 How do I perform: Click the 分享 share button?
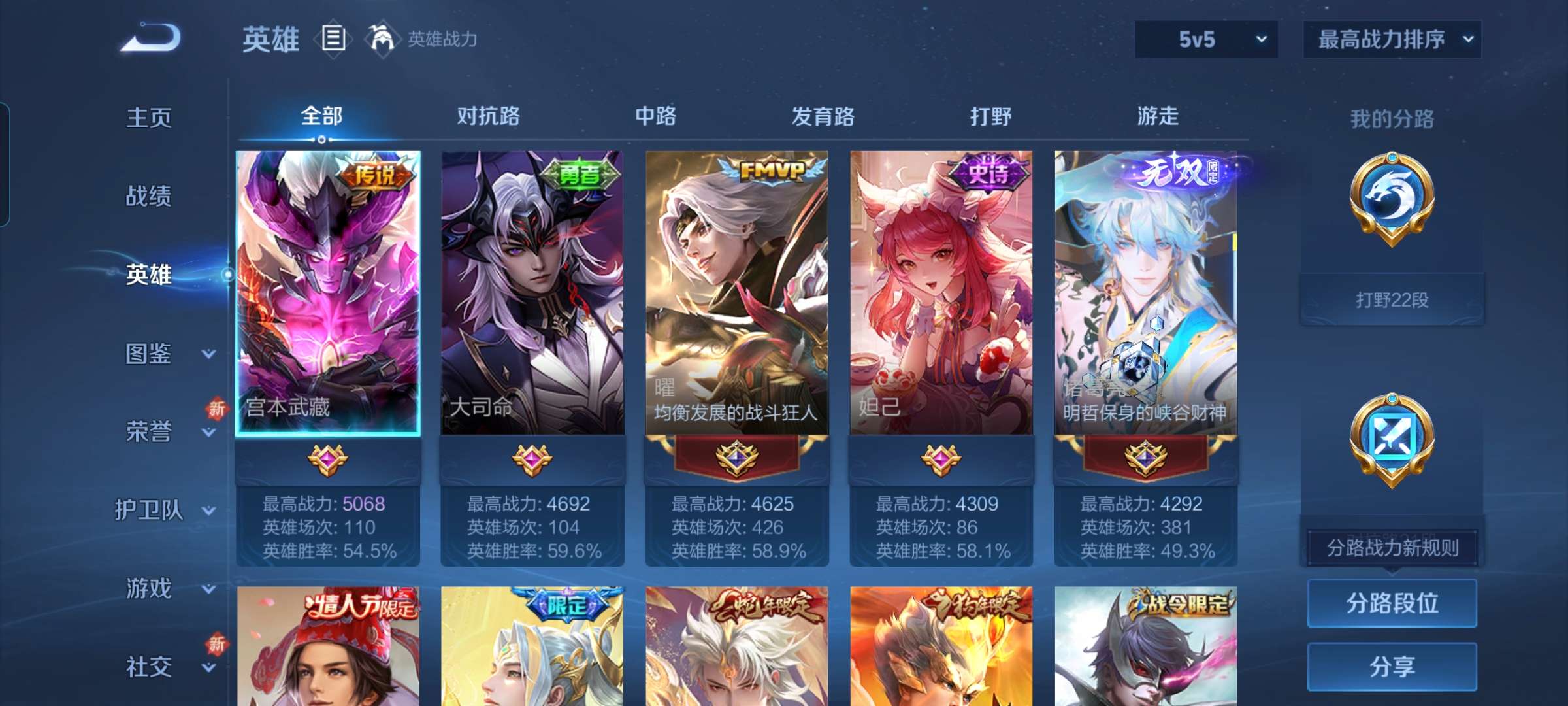tap(1392, 667)
